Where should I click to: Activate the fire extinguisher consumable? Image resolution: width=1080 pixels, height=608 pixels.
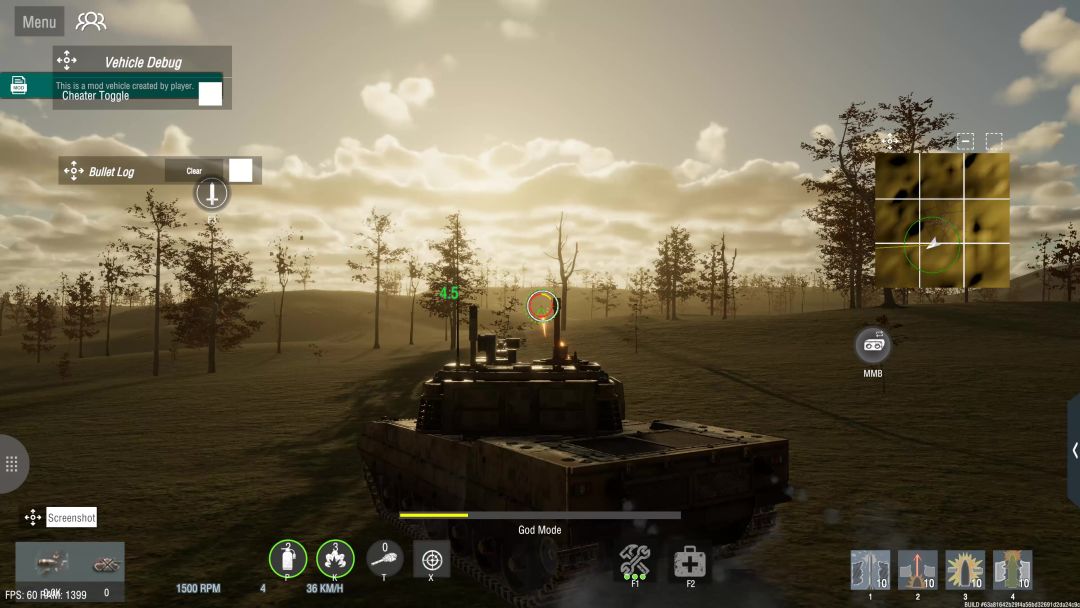pos(288,558)
